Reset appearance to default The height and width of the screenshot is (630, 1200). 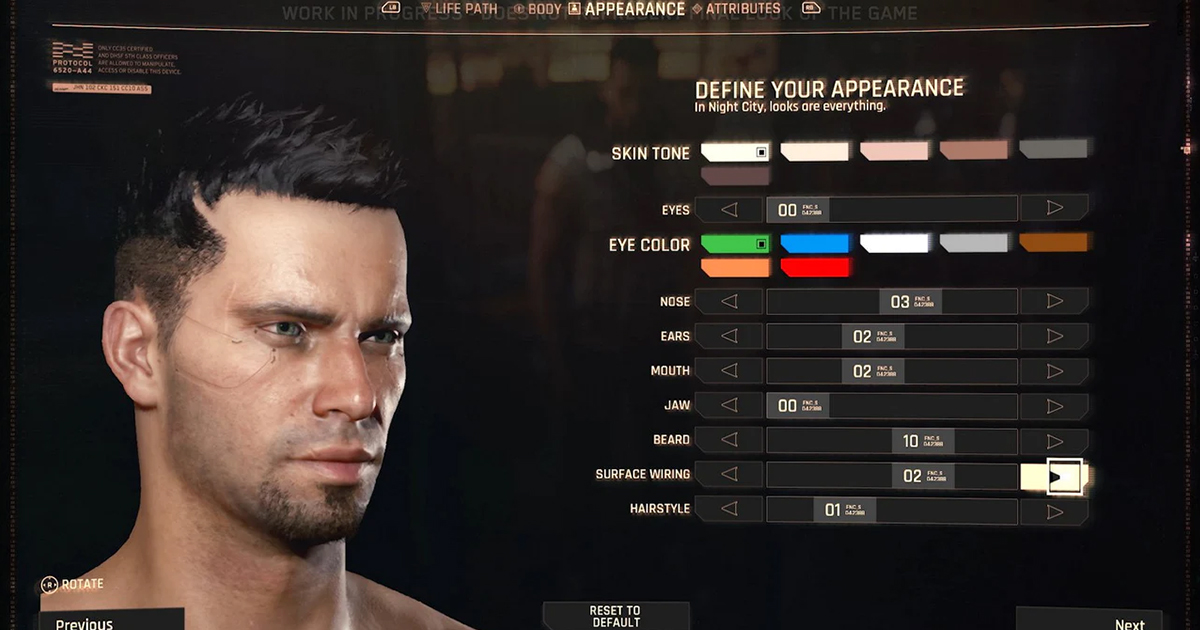(615, 616)
